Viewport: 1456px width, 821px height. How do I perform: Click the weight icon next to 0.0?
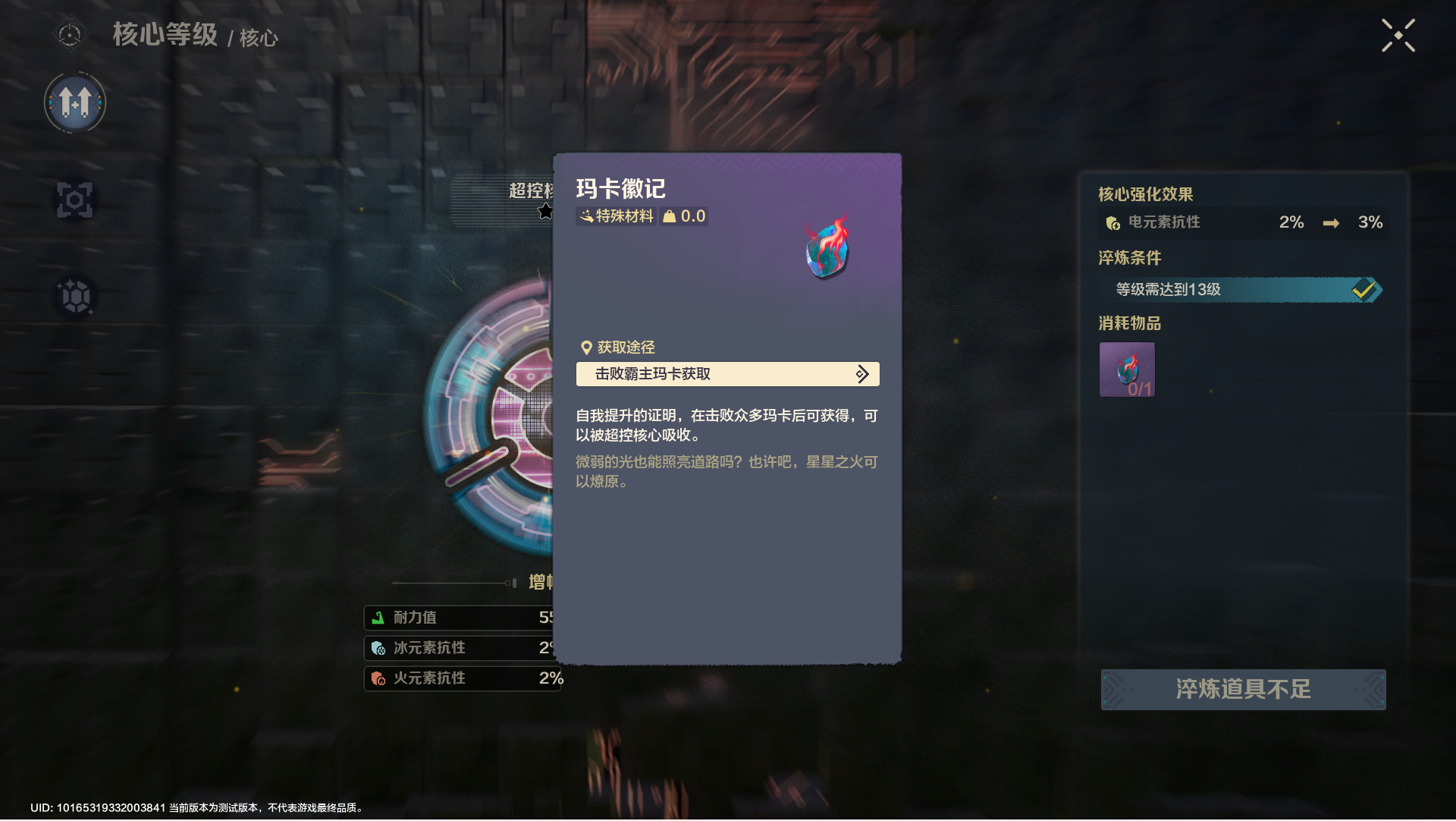click(668, 216)
